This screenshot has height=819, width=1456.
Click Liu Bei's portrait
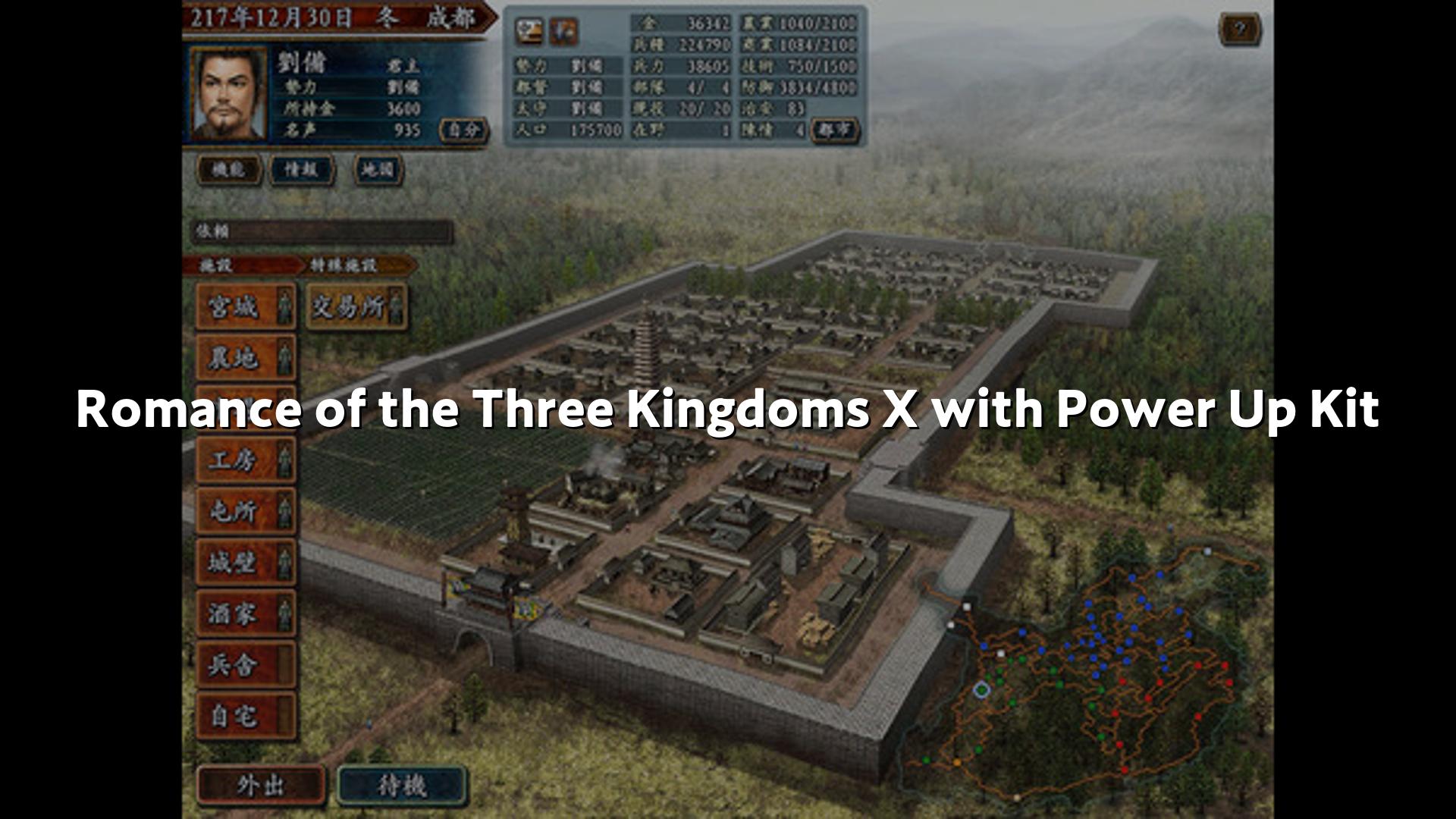[227, 94]
